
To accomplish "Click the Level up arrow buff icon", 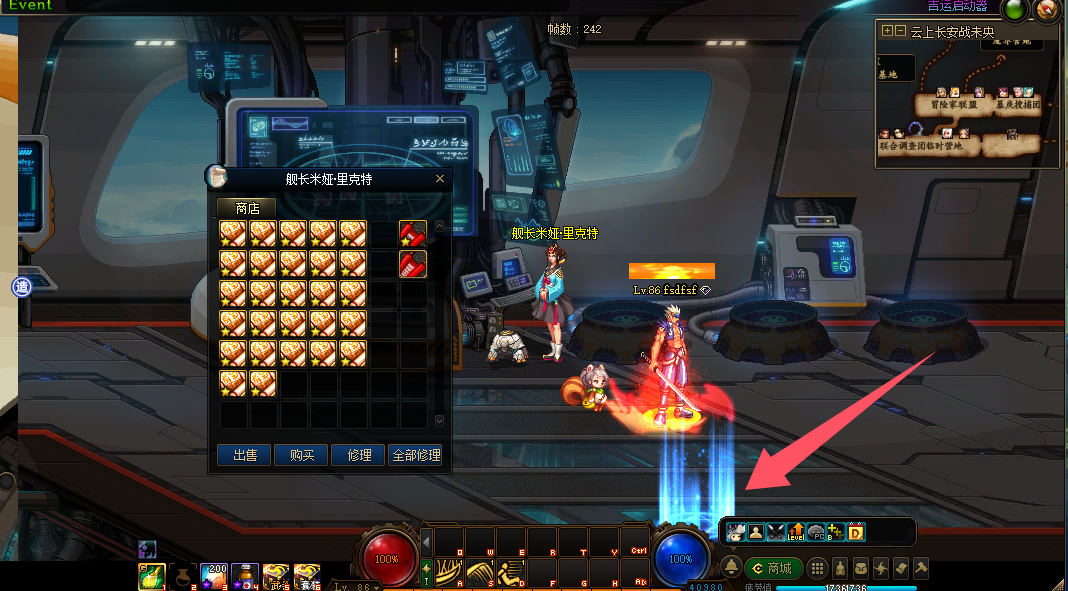I will point(796,532).
